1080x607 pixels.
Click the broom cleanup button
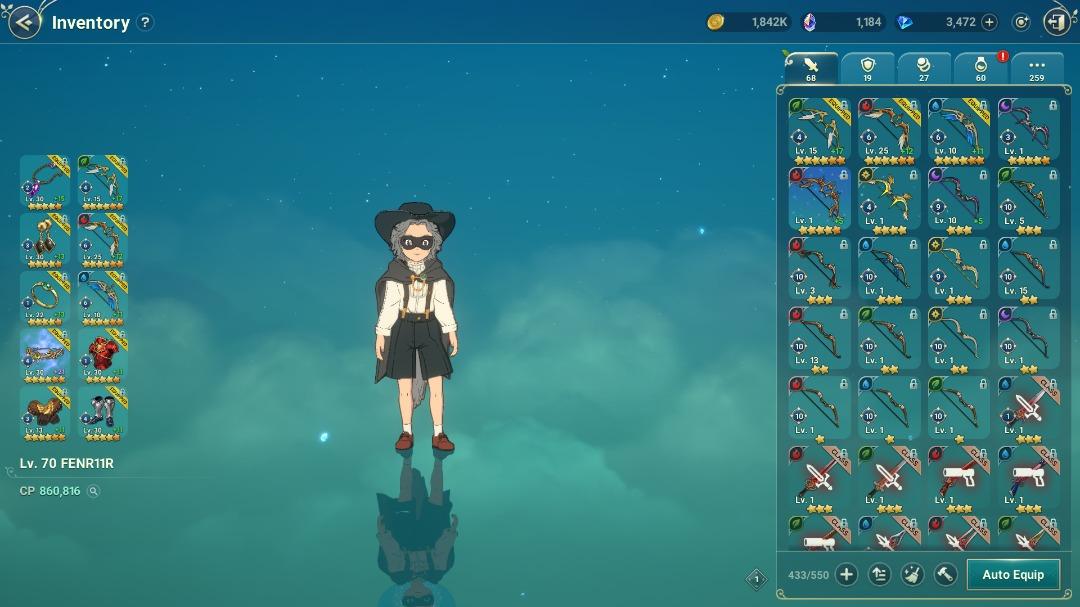pyautogui.click(x=912, y=574)
